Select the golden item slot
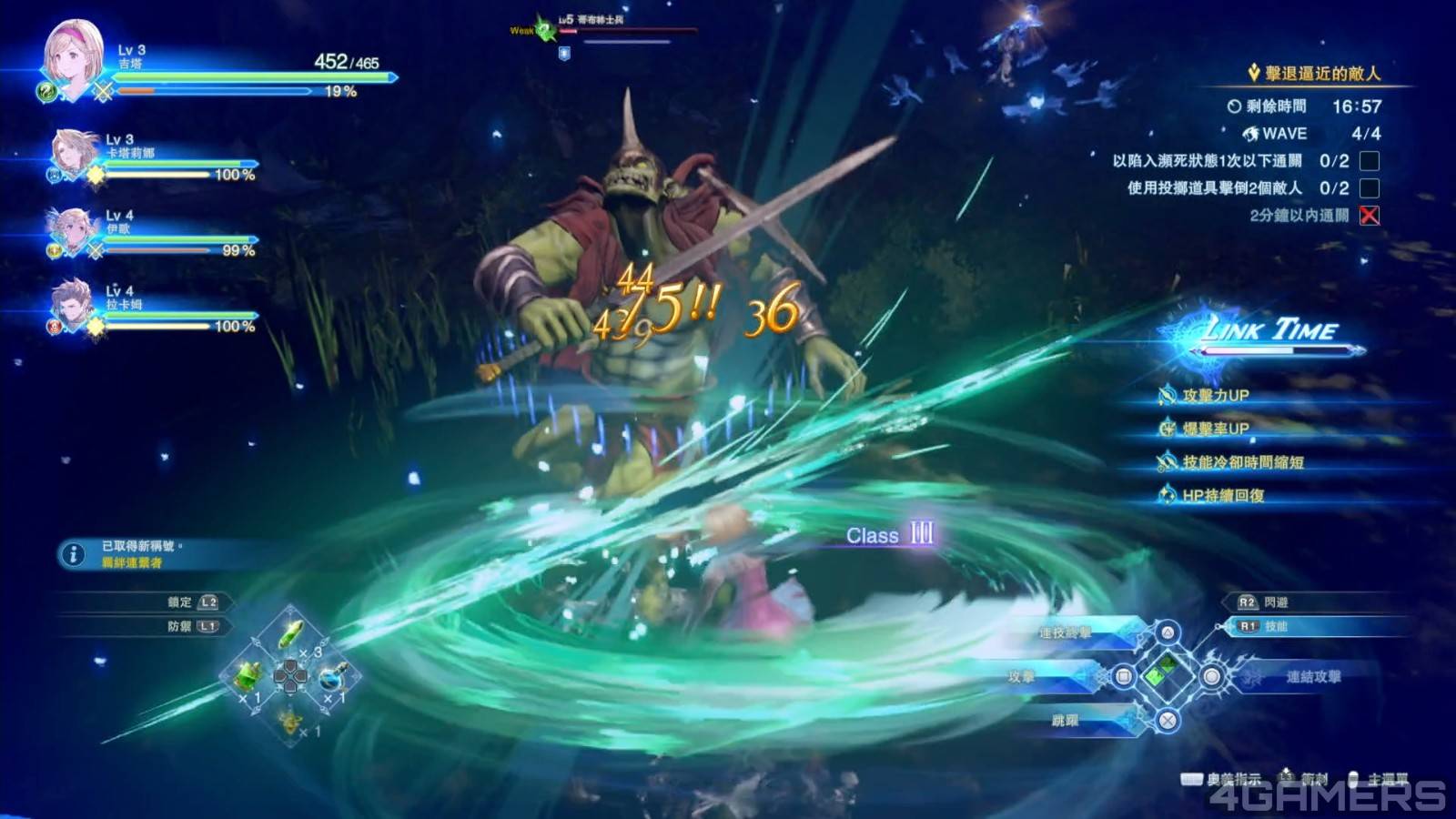 [x=290, y=721]
